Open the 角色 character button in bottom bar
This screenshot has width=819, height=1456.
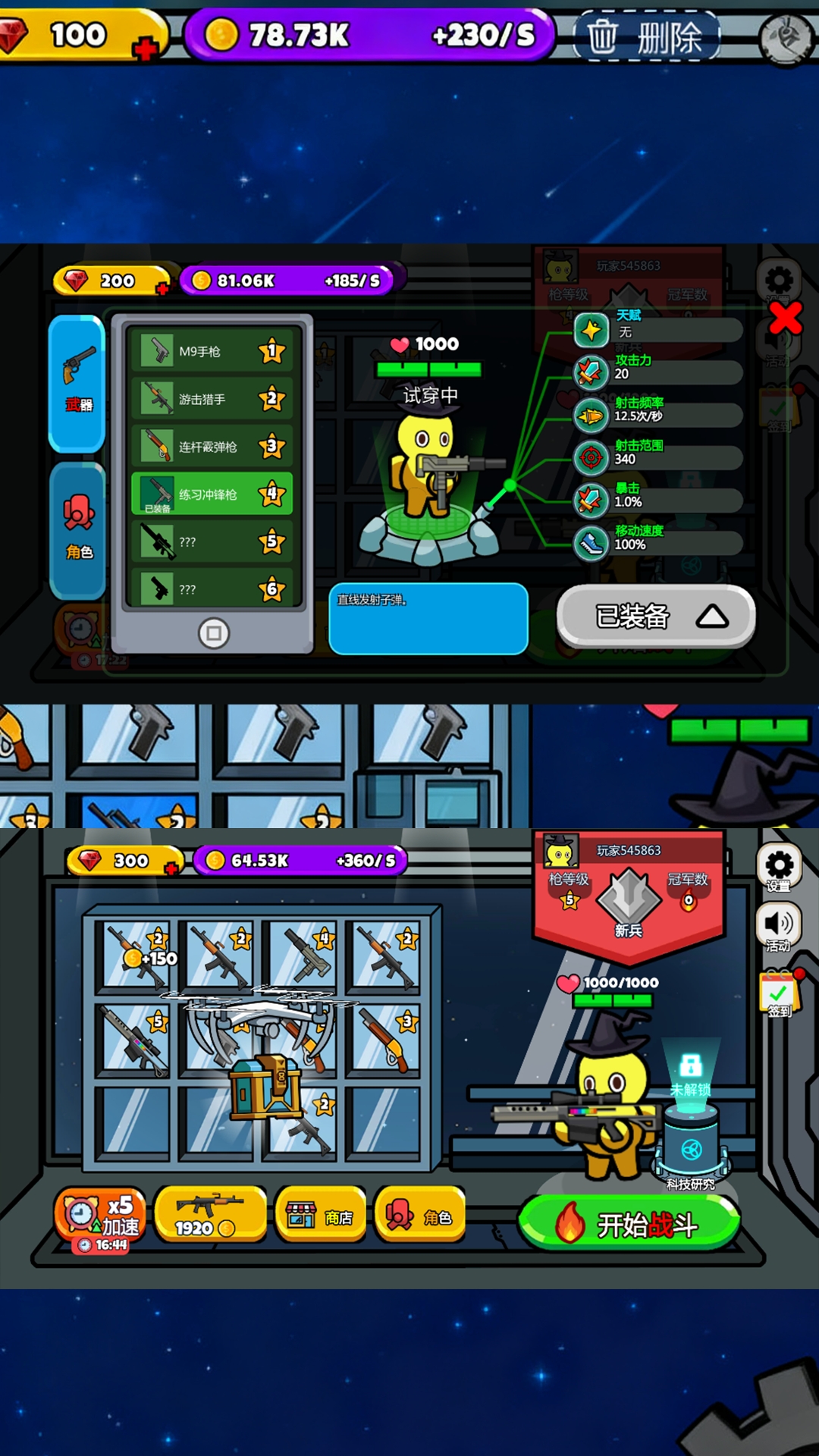tap(419, 1216)
